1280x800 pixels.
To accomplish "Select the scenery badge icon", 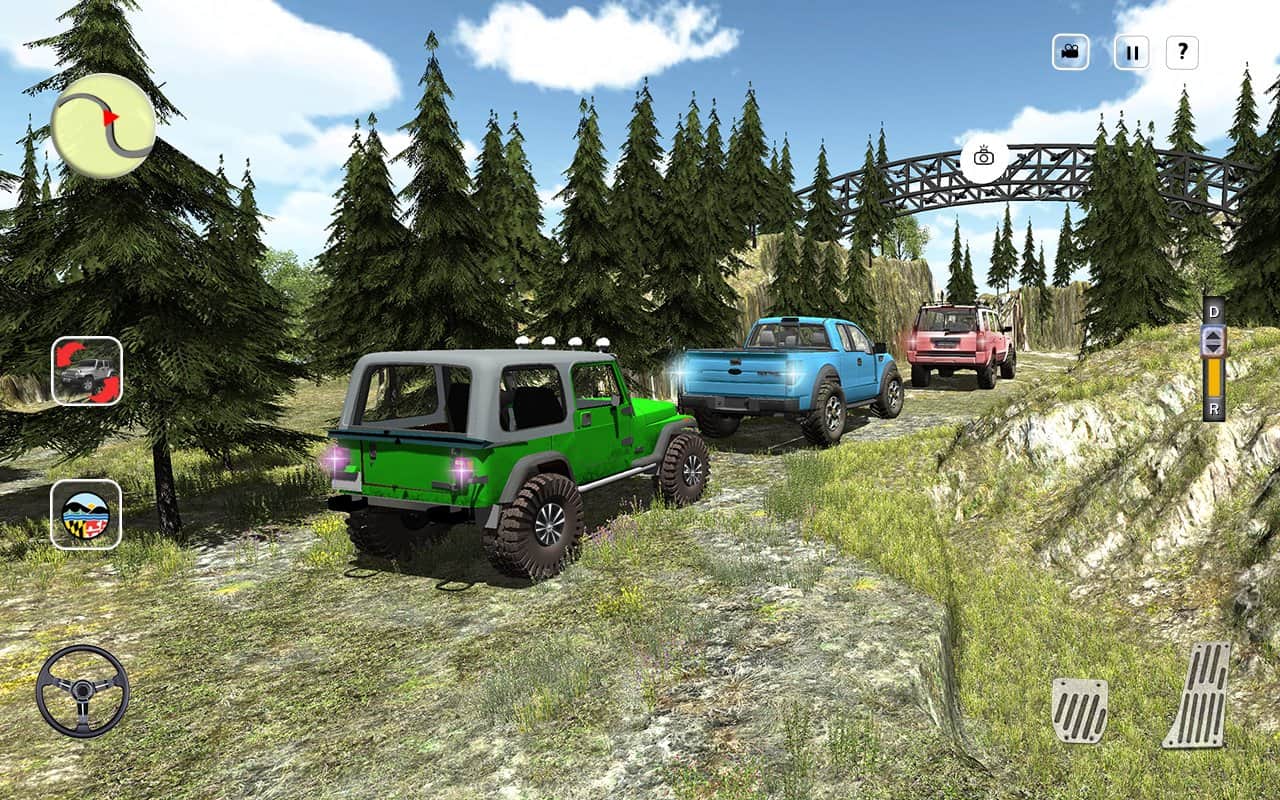I will tap(86, 514).
